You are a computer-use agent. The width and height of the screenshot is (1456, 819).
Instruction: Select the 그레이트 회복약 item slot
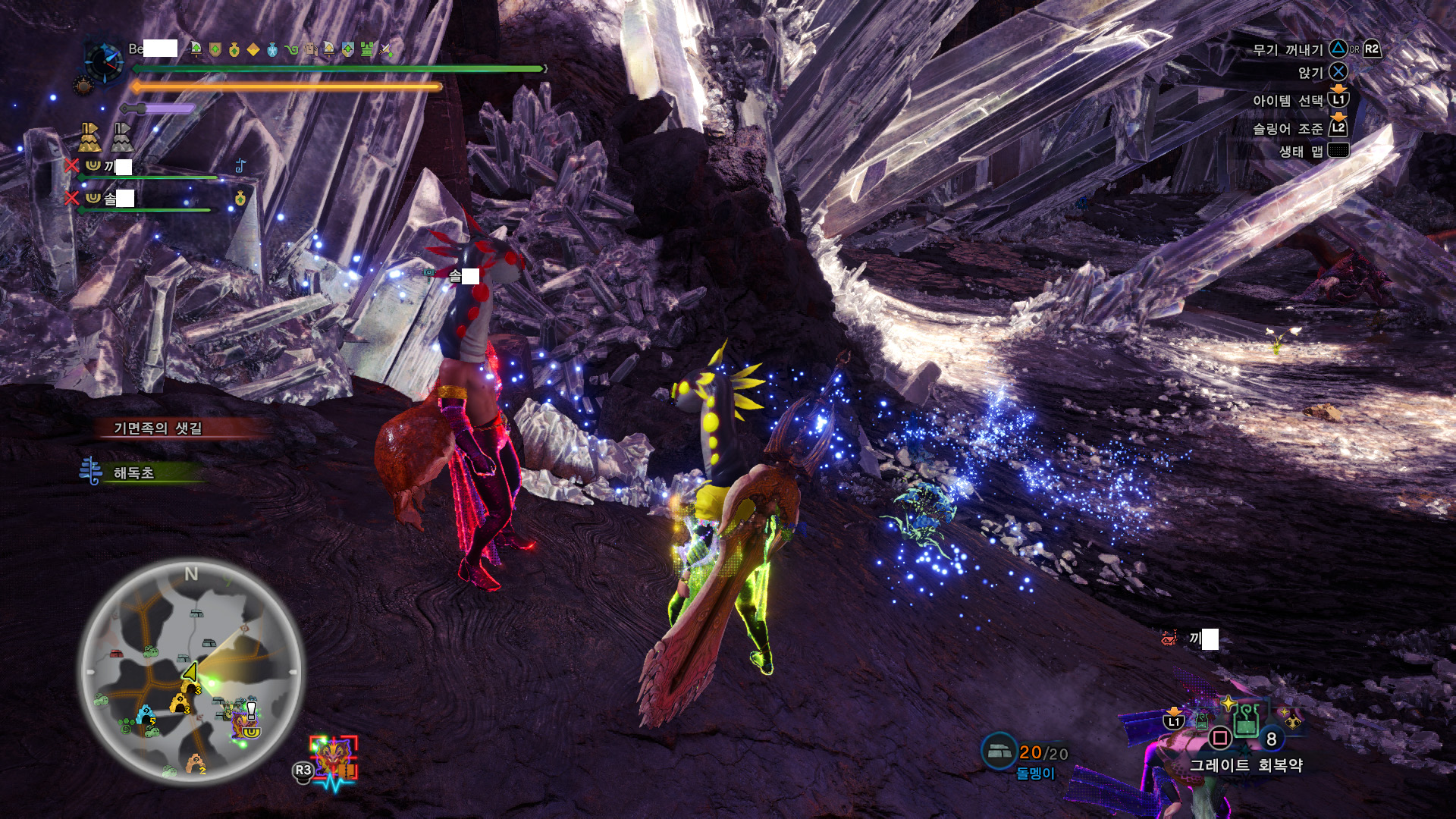click(x=1244, y=722)
